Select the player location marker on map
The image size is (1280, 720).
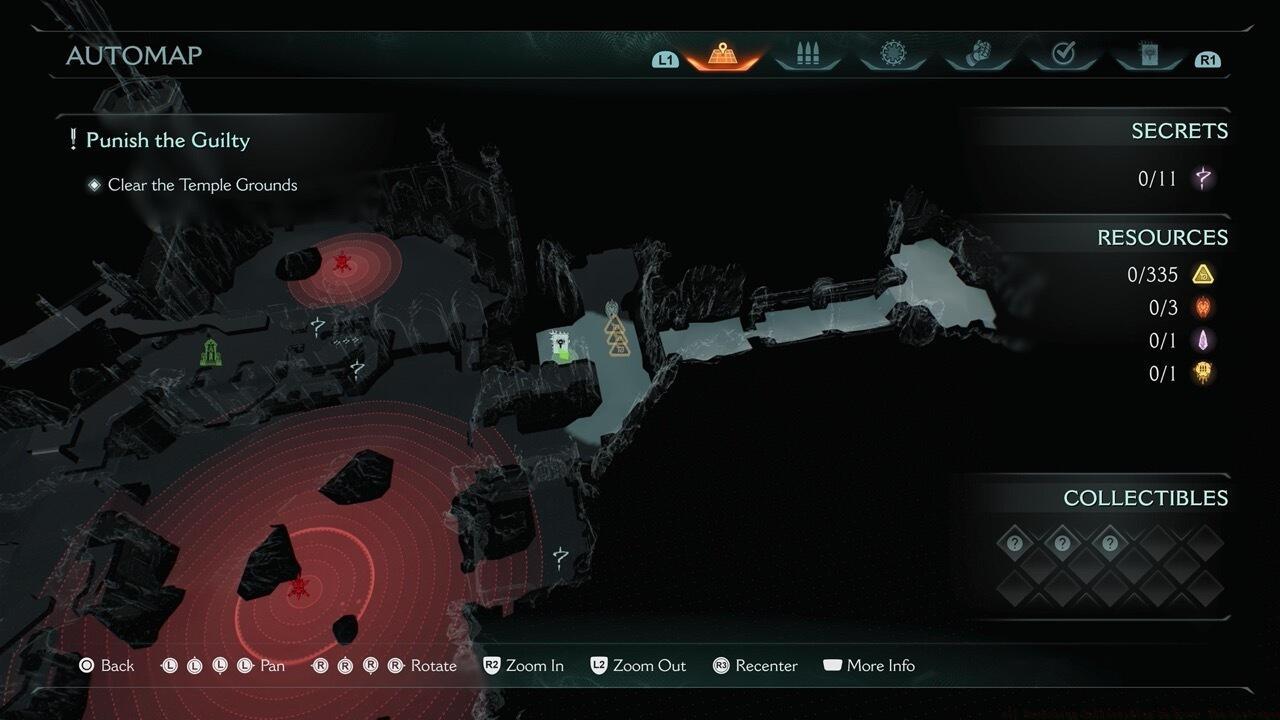562,346
